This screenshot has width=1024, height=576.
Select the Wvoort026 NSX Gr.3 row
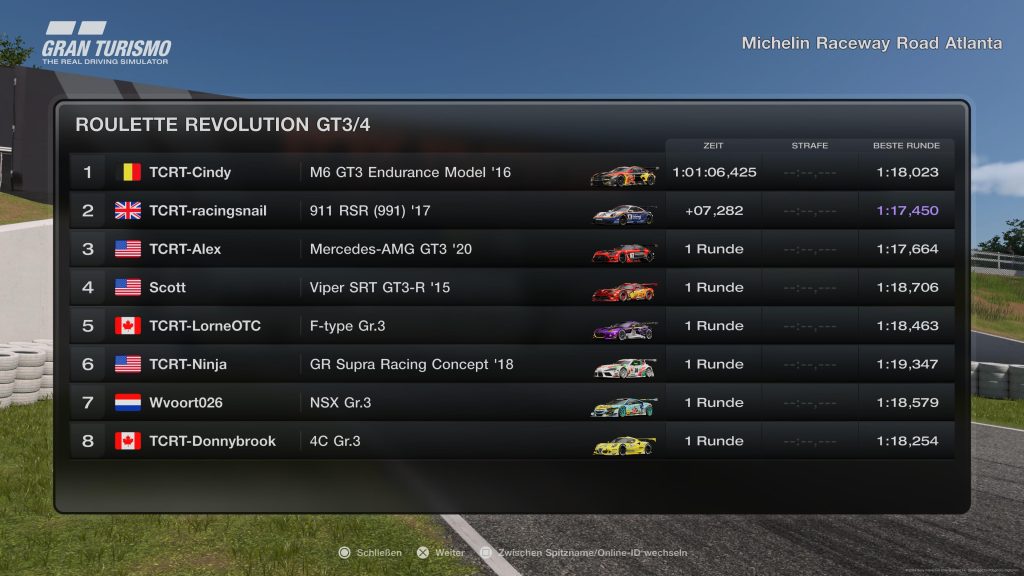[510, 403]
